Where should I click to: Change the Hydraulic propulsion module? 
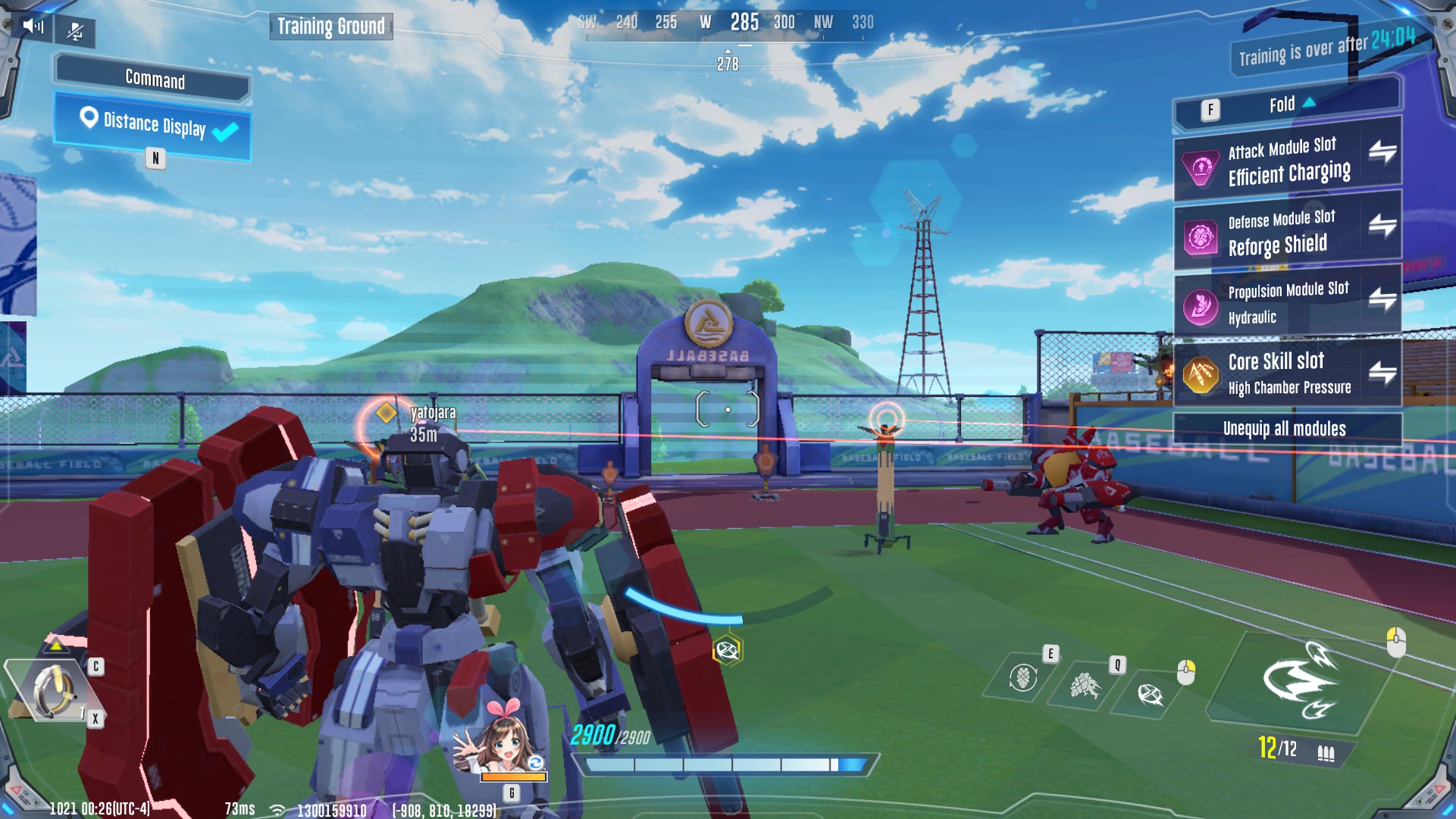(x=1382, y=299)
